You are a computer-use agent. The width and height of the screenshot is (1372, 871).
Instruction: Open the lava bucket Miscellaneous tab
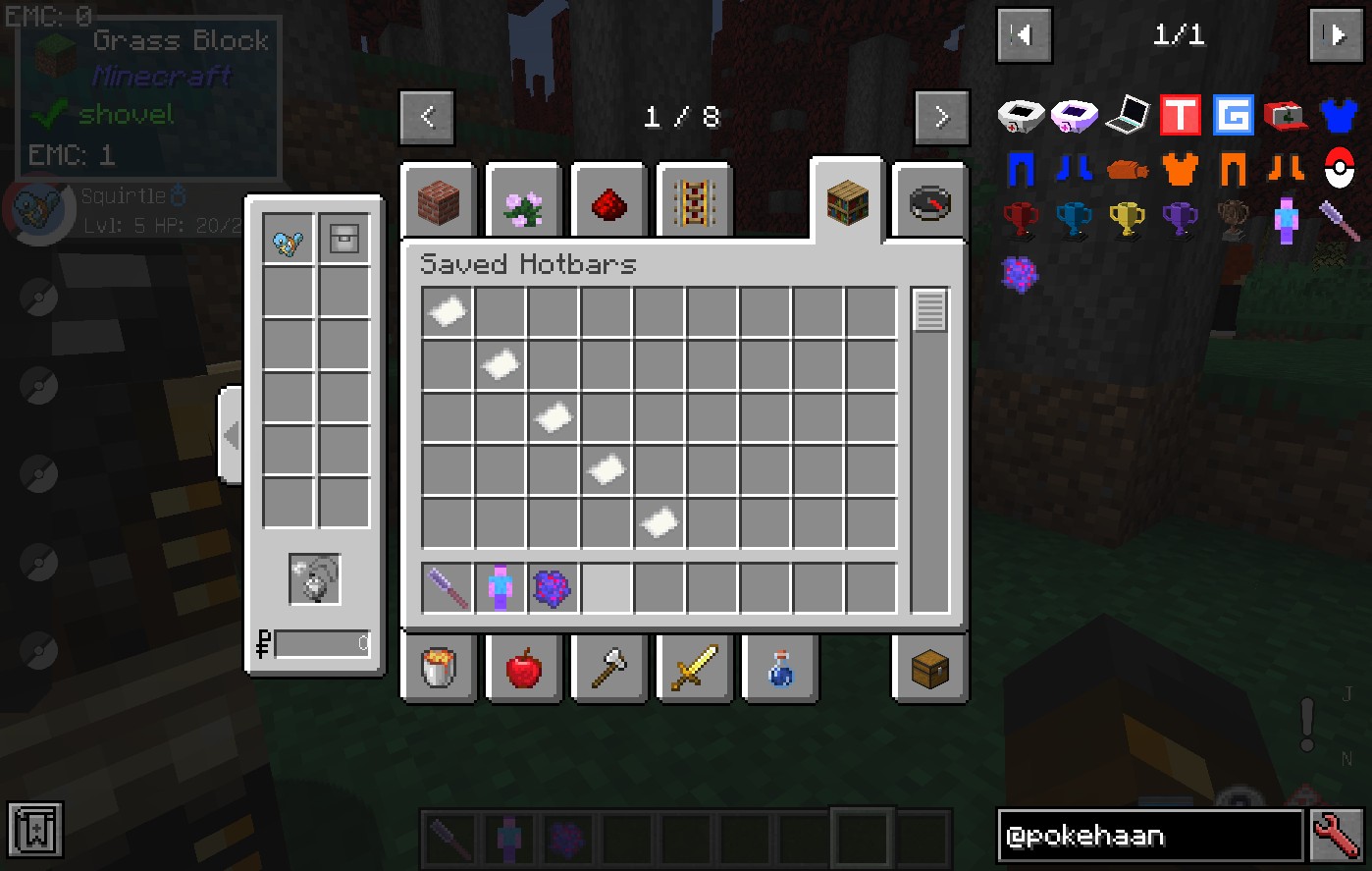439,669
